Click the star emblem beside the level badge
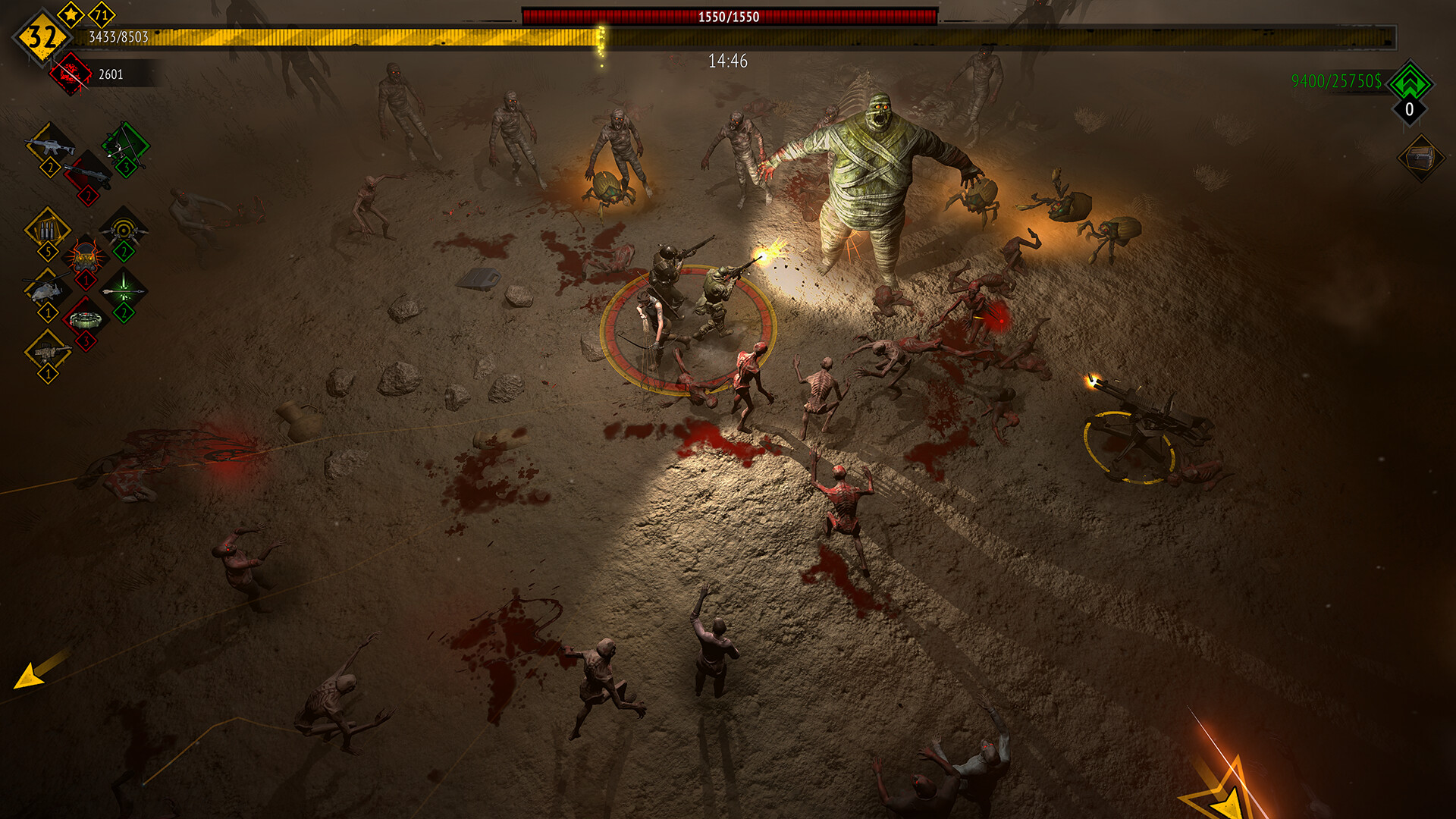The image size is (1456, 819). point(70,14)
